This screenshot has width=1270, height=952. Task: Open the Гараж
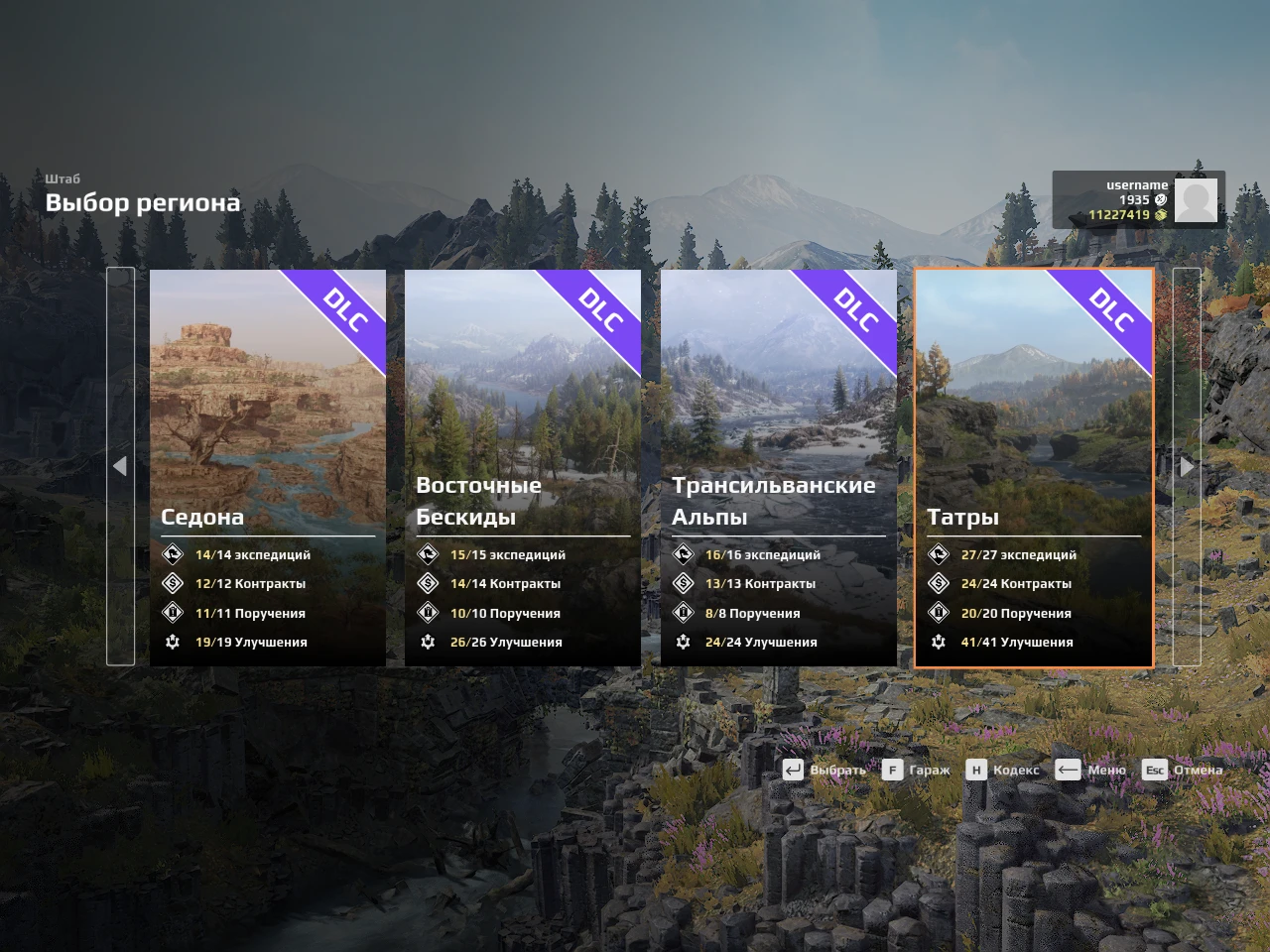(x=928, y=770)
